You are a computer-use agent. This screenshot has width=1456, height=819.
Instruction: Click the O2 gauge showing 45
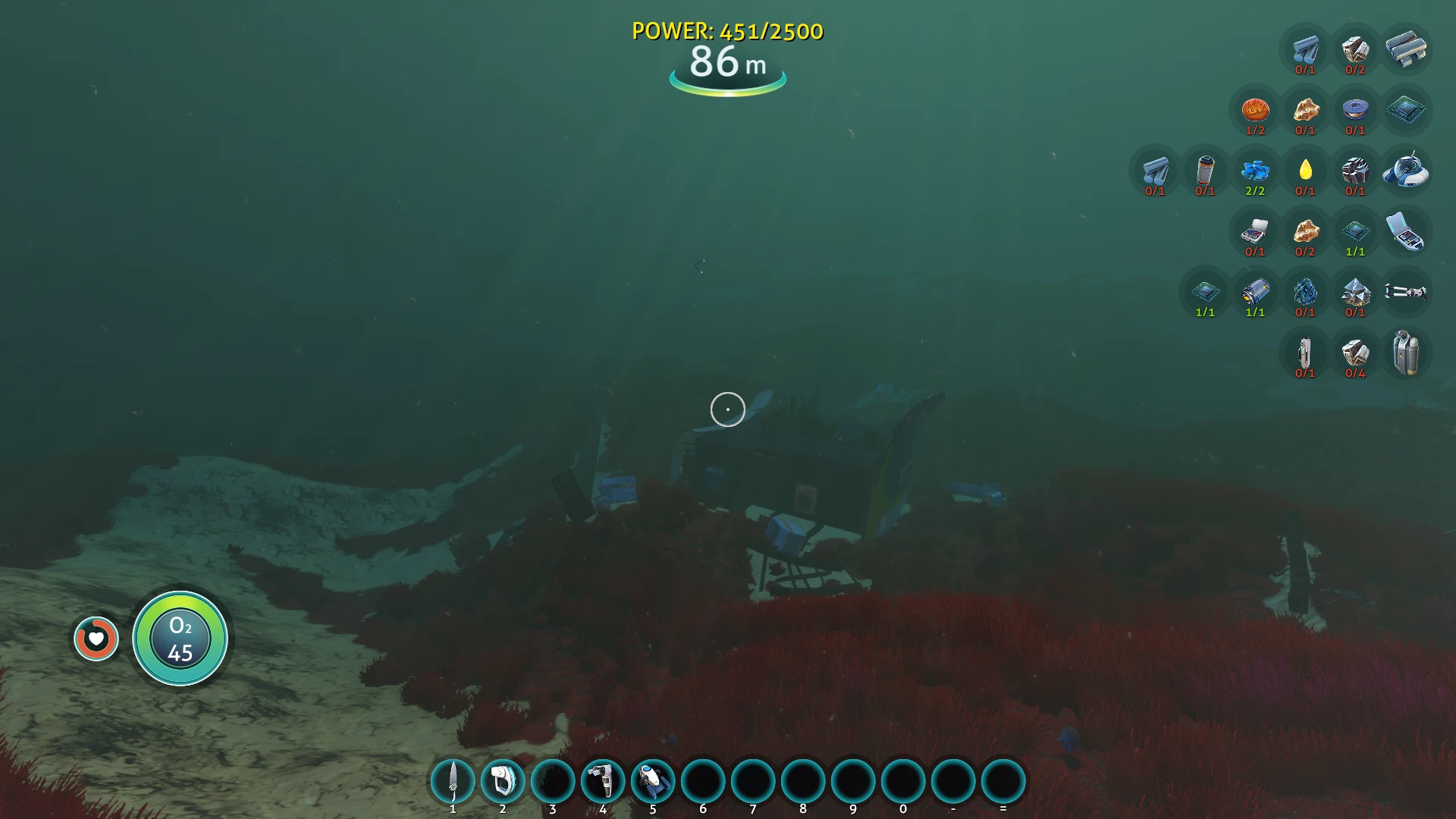point(180,639)
